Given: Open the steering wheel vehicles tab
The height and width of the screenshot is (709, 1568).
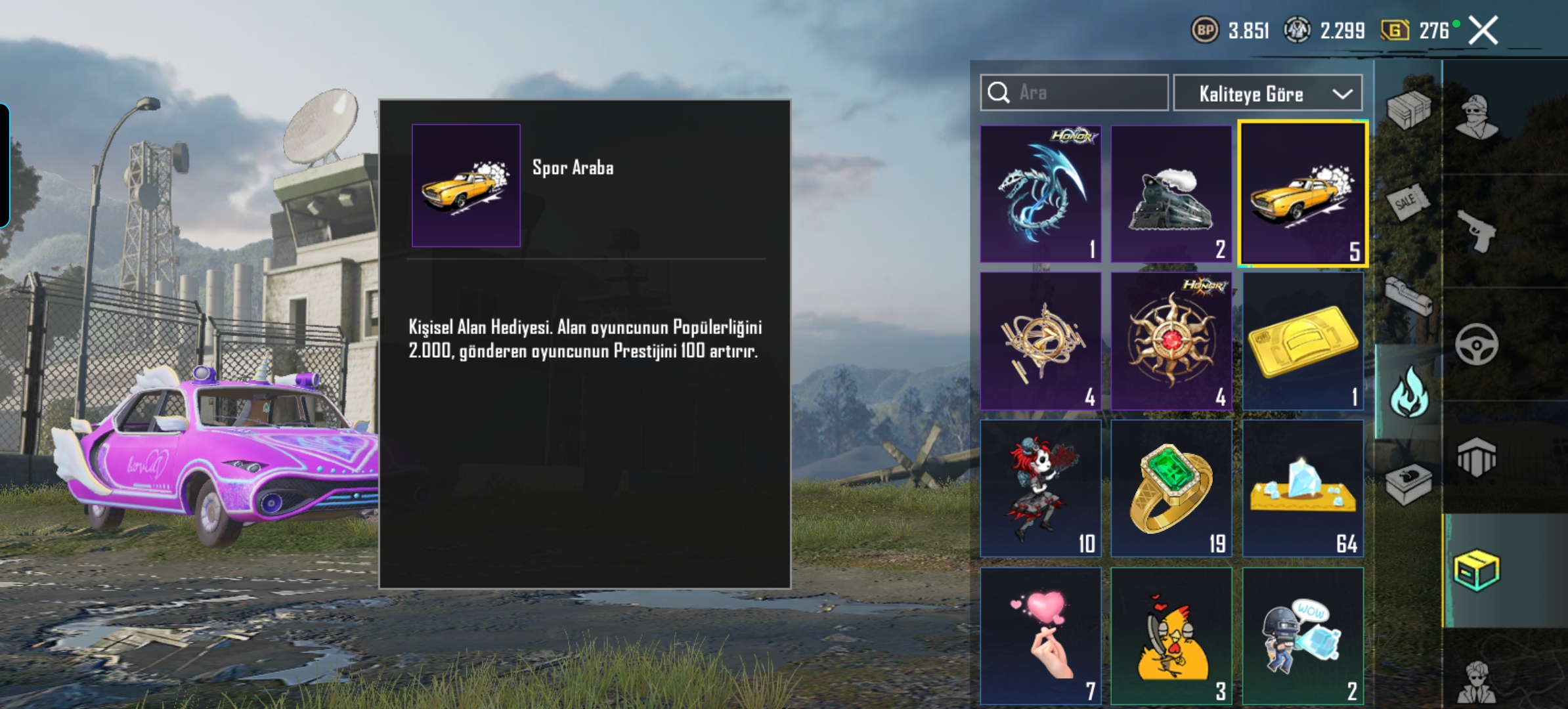Looking at the screenshot, I should (1477, 344).
